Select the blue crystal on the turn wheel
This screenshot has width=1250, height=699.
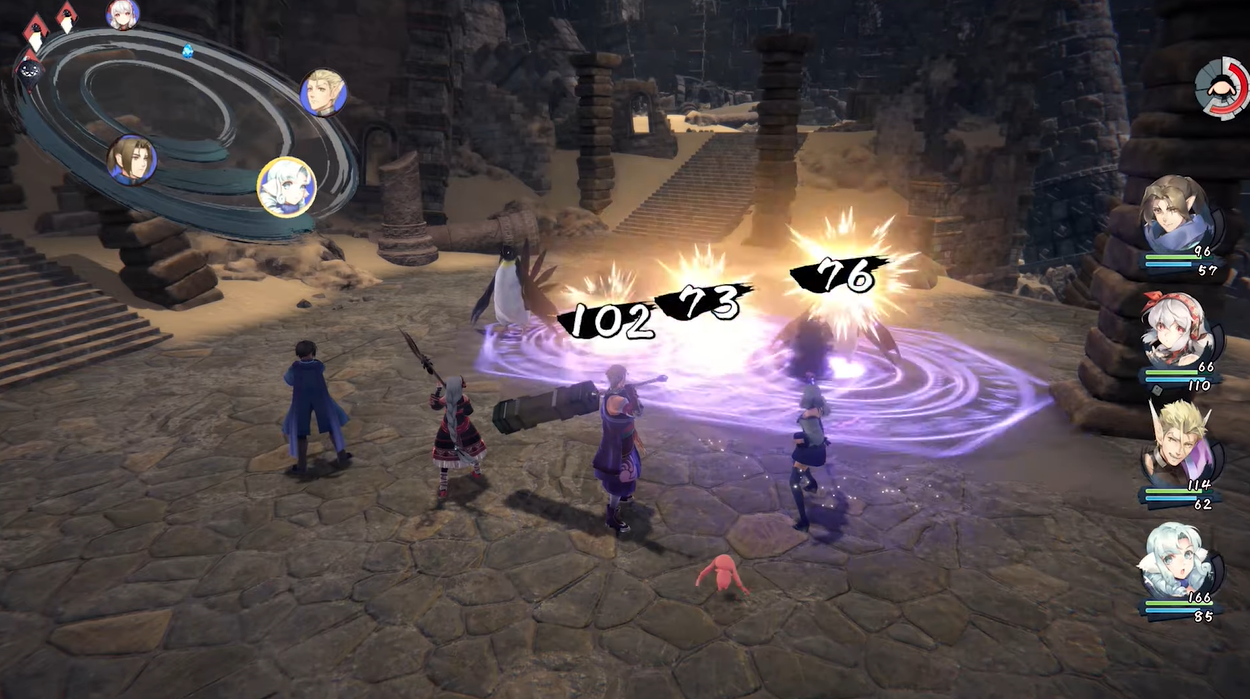pyautogui.click(x=187, y=50)
